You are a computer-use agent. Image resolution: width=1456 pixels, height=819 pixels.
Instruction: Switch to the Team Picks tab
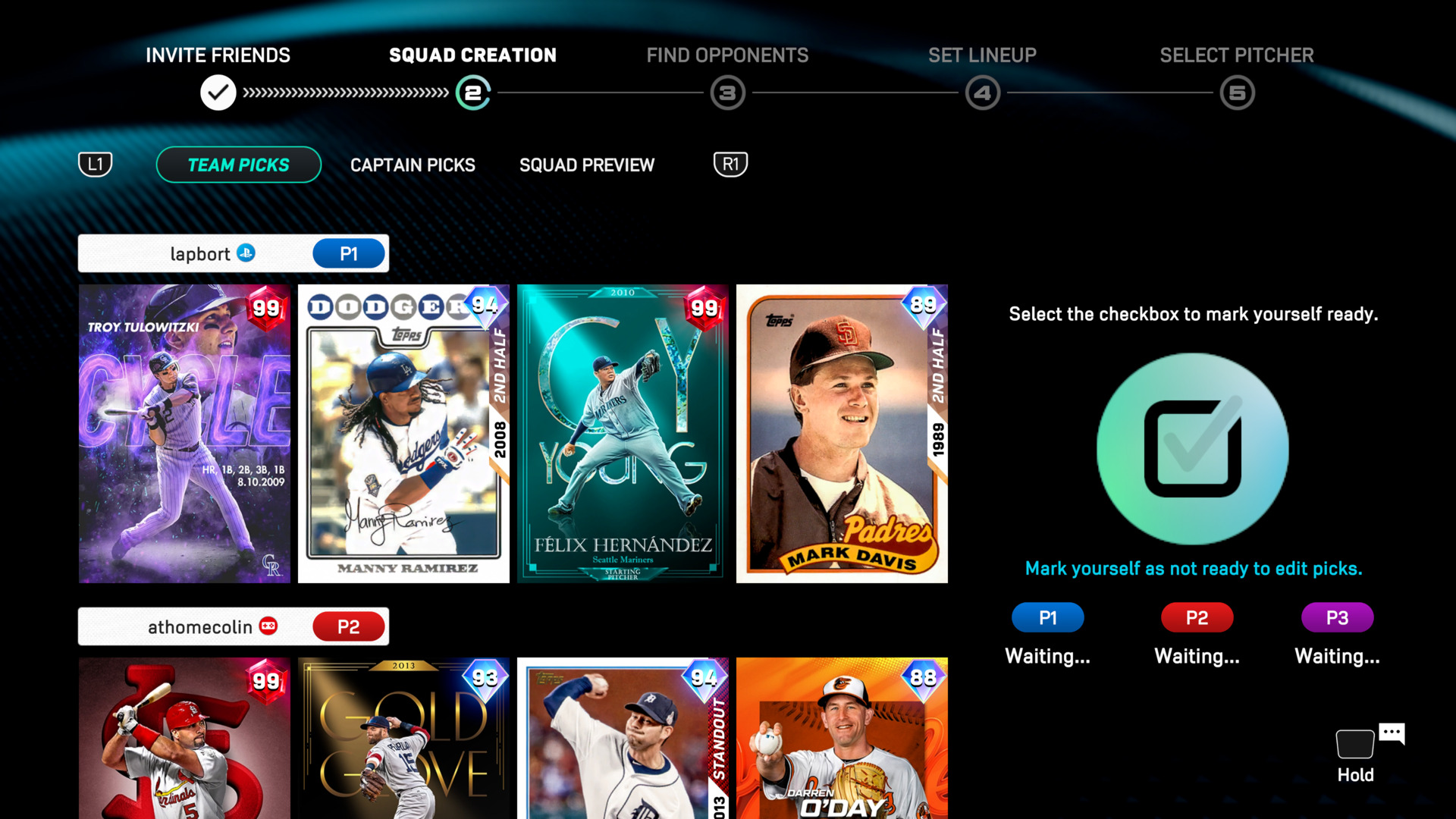238,165
